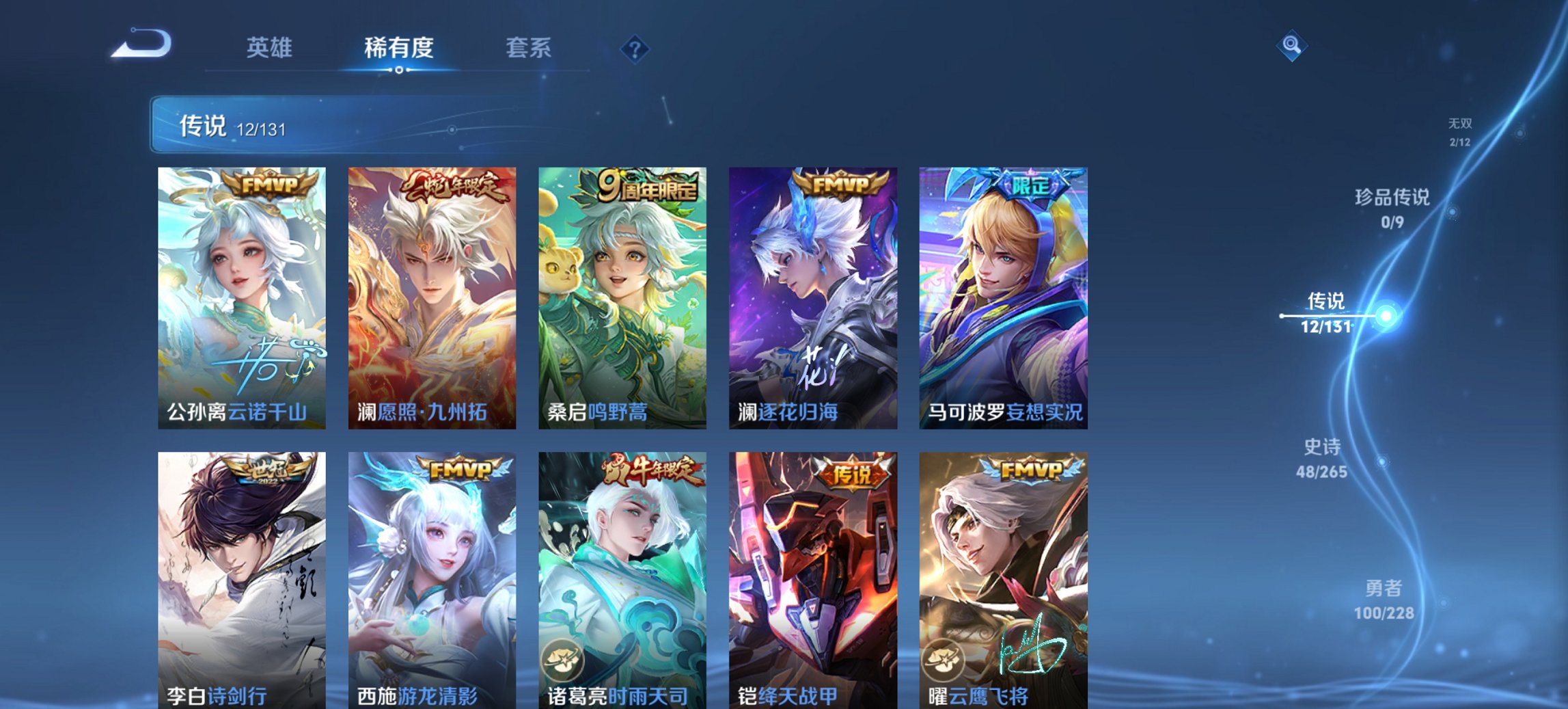The width and height of the screenshot is (1568, 709).
Task: Click the question mark help icon
Action: [x=634, y=49]
